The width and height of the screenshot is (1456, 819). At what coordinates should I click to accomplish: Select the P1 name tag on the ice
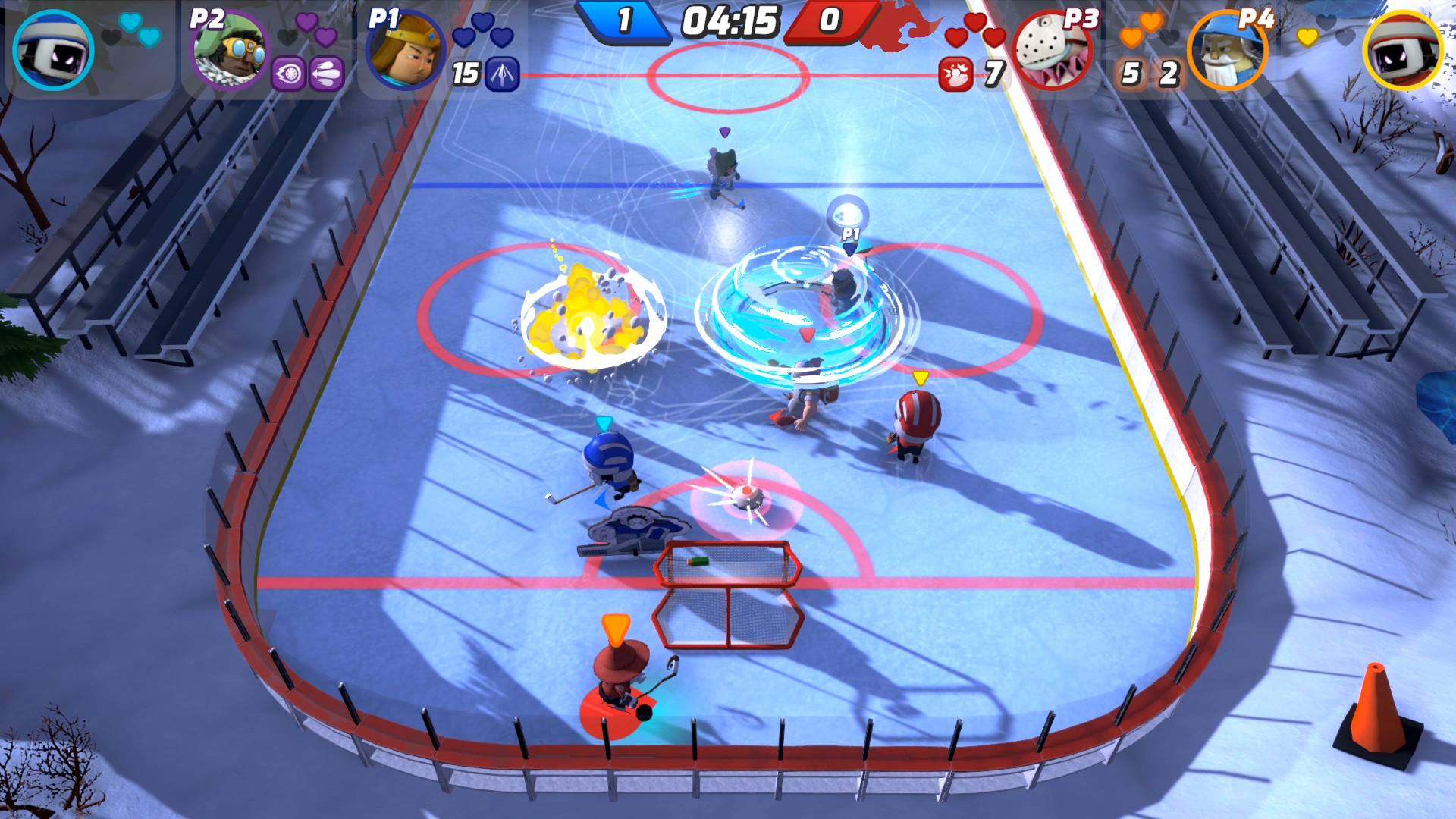point(849,235)
